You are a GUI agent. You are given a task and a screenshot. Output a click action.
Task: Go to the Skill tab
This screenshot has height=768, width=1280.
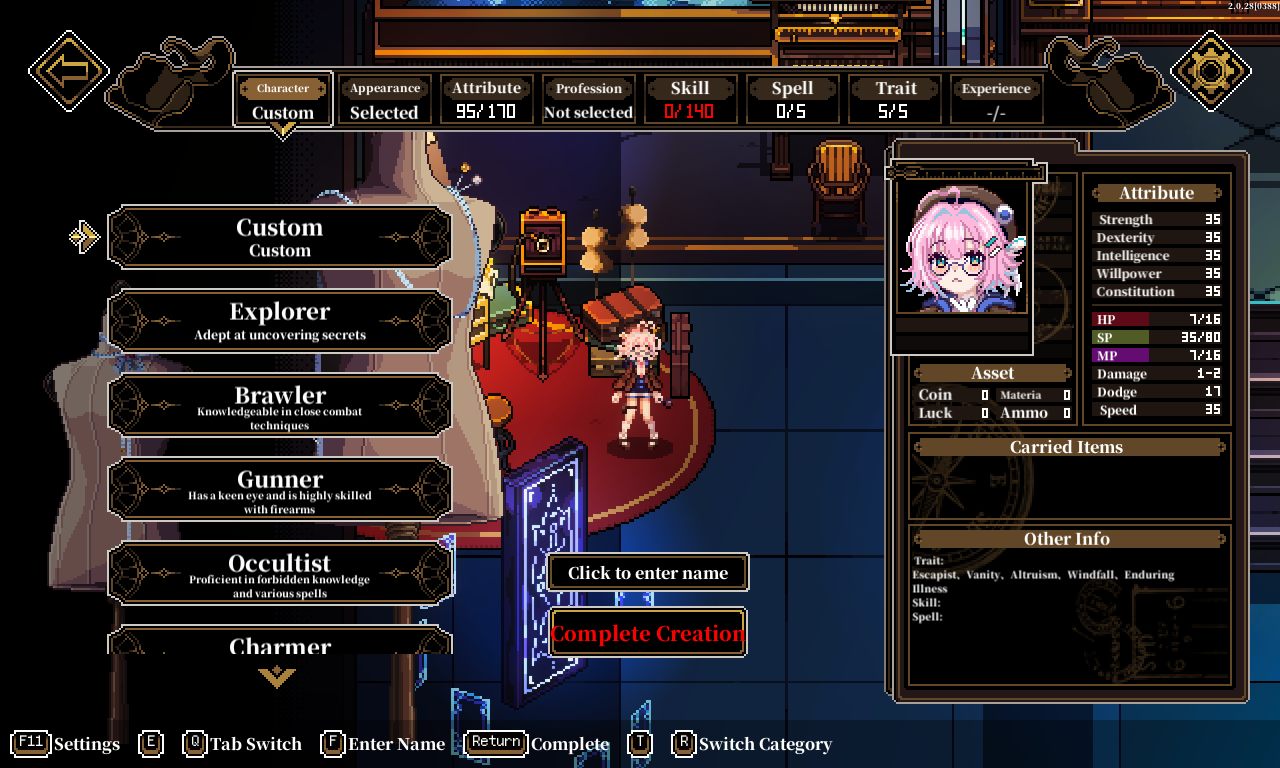pyautogui.click(x=690, y=100)
